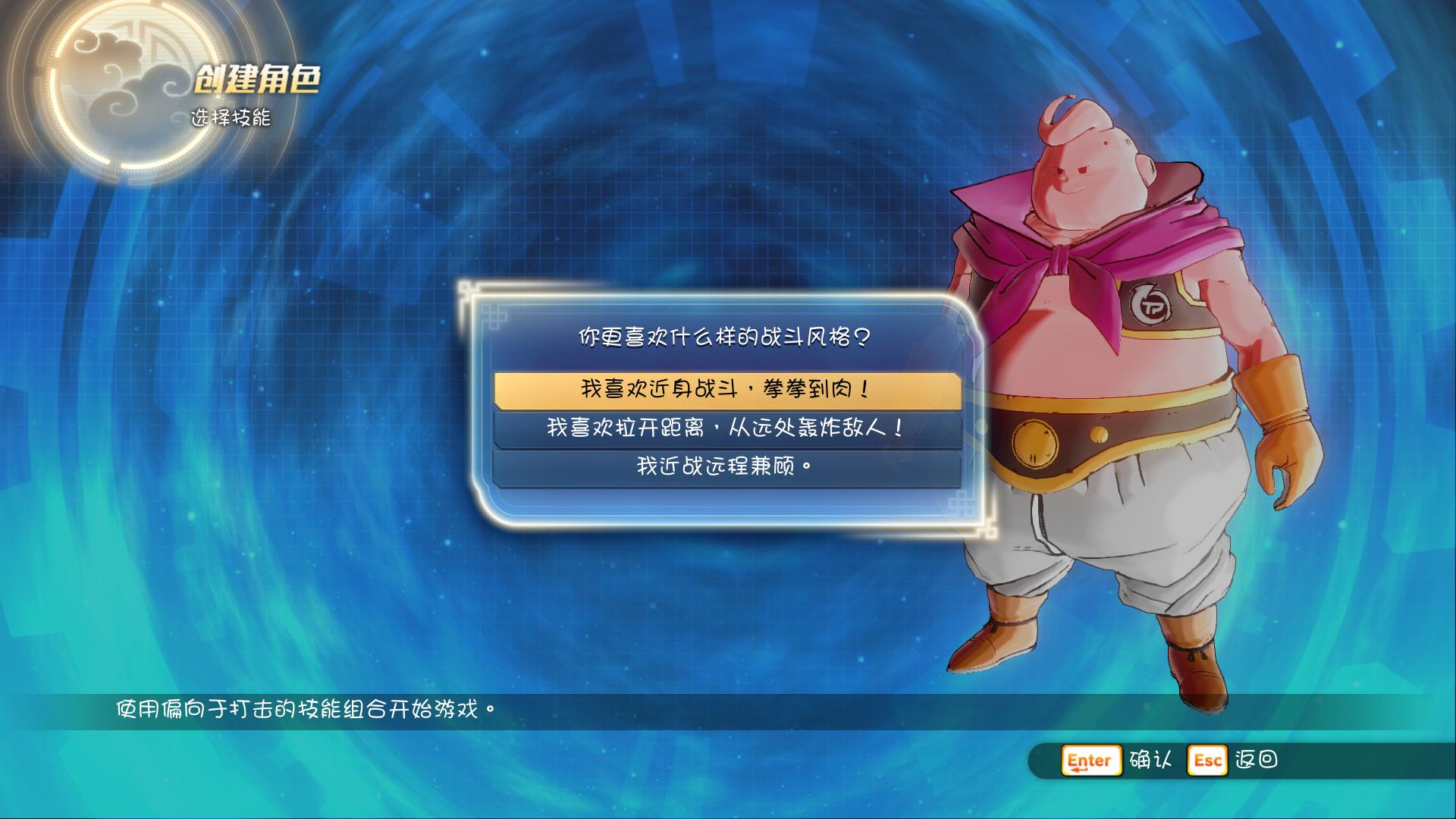The width and height of the screenshot is (1456, 819).
Task: Click the orange Enter key icon
Action: tap(1090, 761)
